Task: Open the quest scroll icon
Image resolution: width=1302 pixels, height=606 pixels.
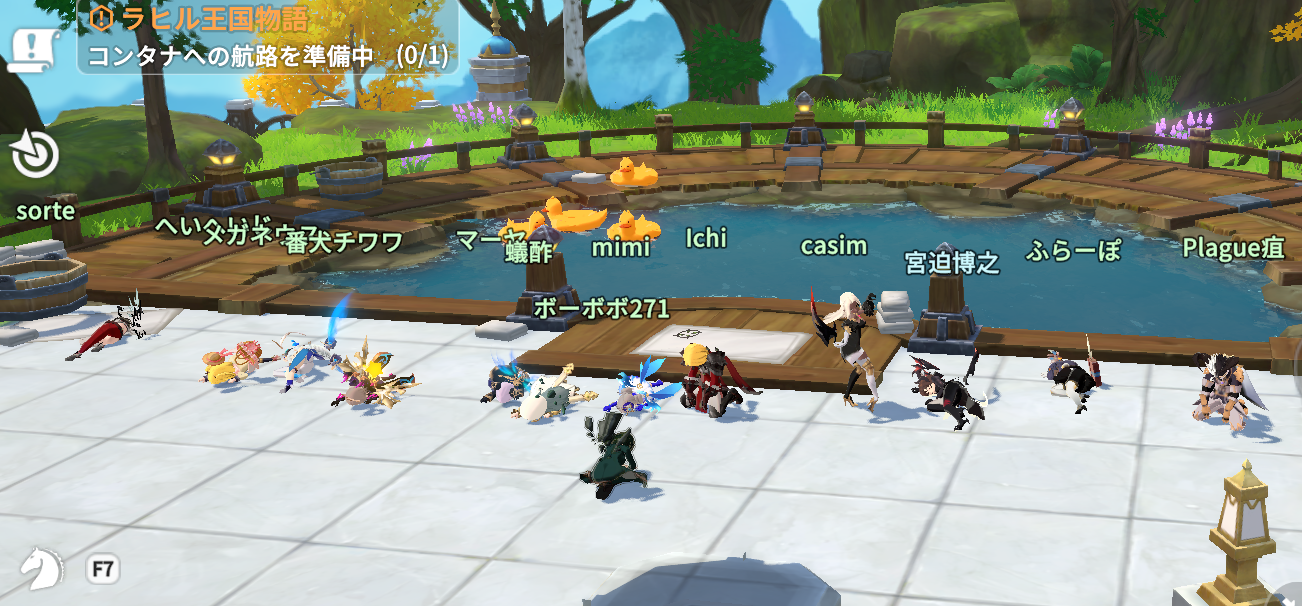Action: 35,49
